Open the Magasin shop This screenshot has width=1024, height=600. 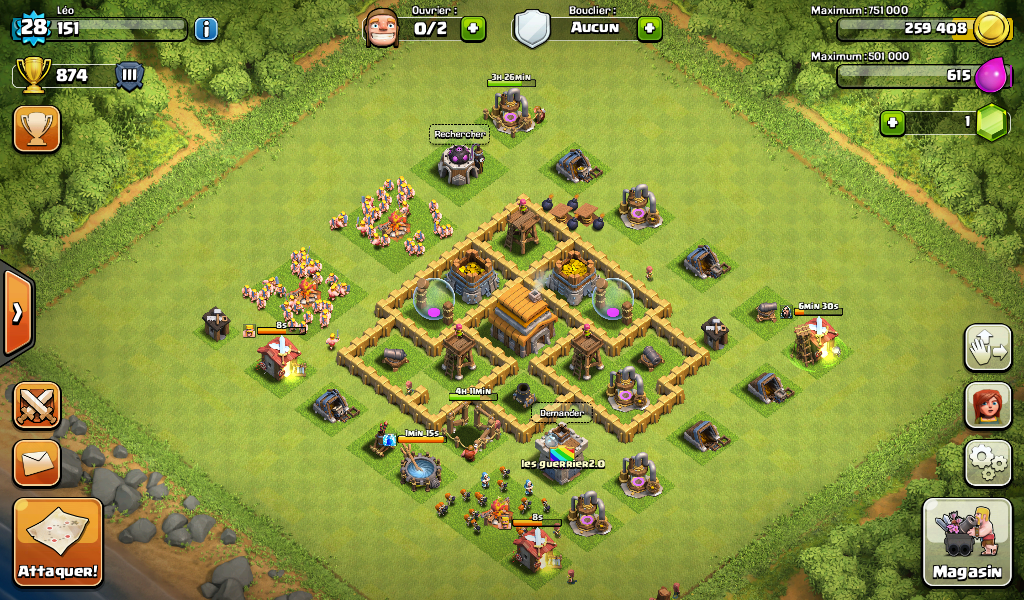coord(967,541)
